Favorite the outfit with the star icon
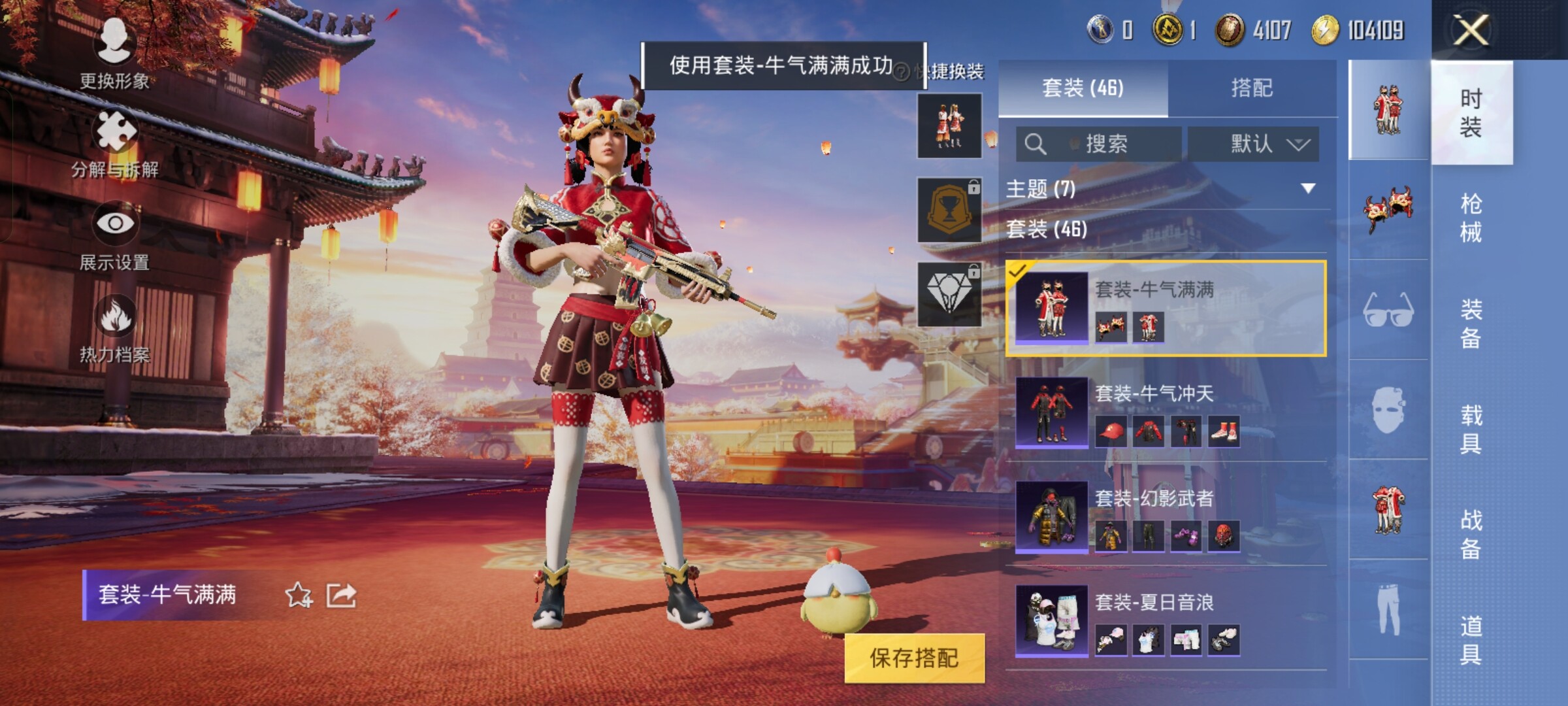The image size is (1568, 706). point(299,595)
